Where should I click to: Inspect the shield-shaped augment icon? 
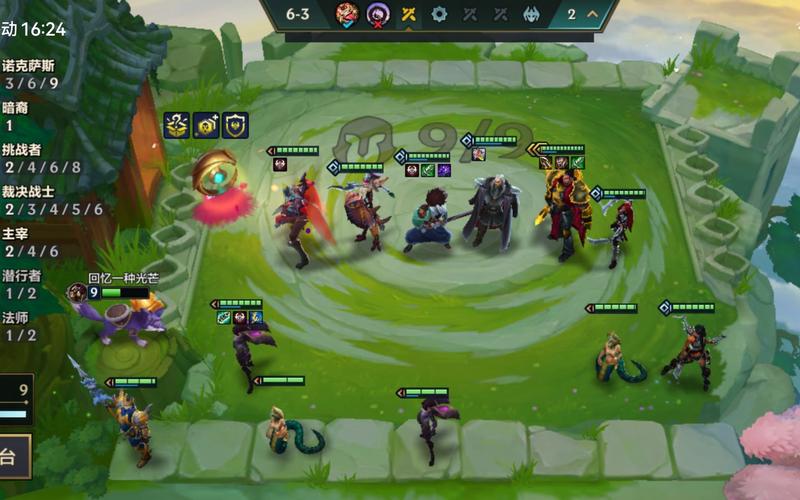235,125
